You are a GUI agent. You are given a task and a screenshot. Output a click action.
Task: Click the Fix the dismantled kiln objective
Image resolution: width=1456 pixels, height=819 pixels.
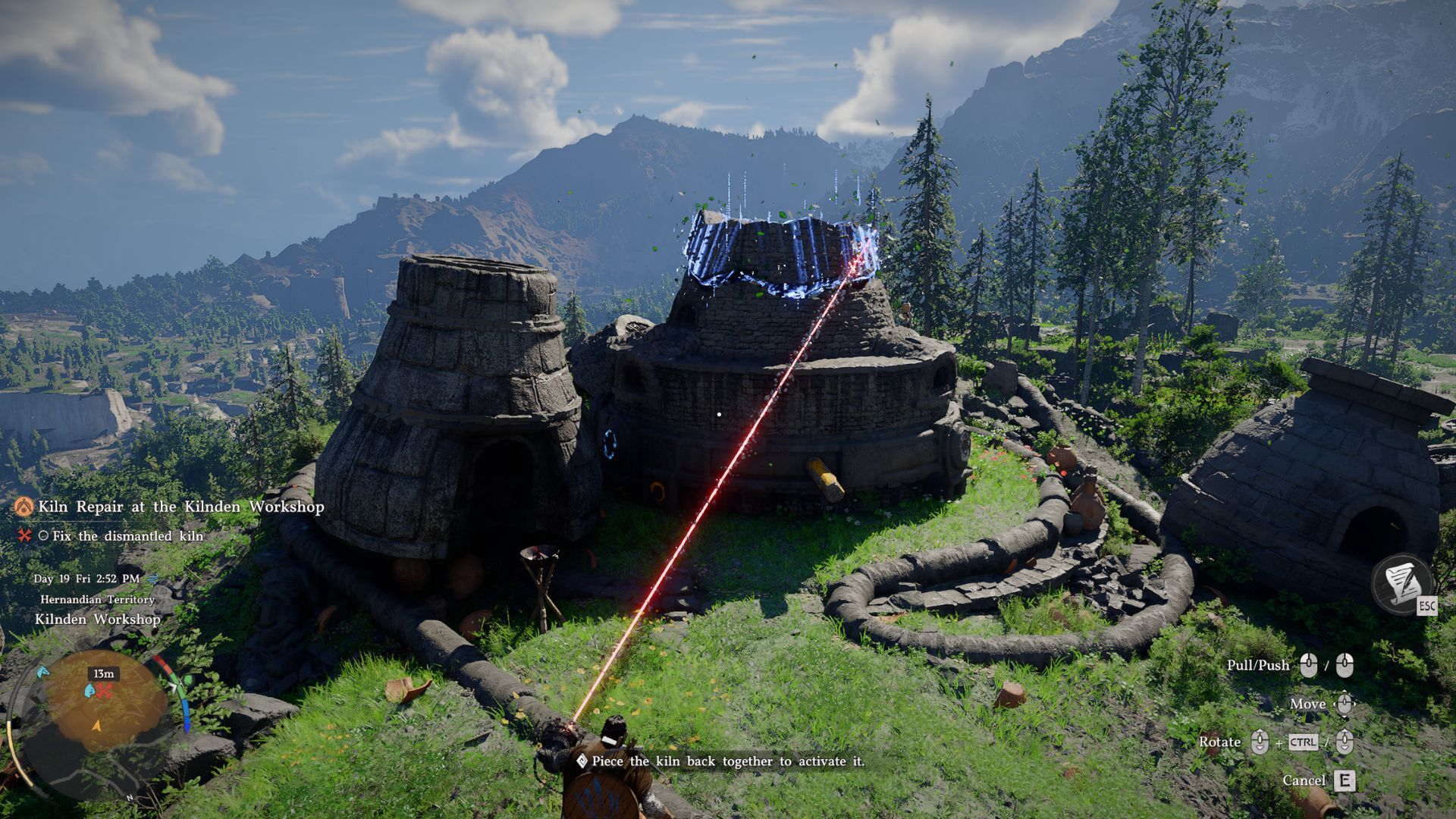pyautogui.click(x=127, y=536)
